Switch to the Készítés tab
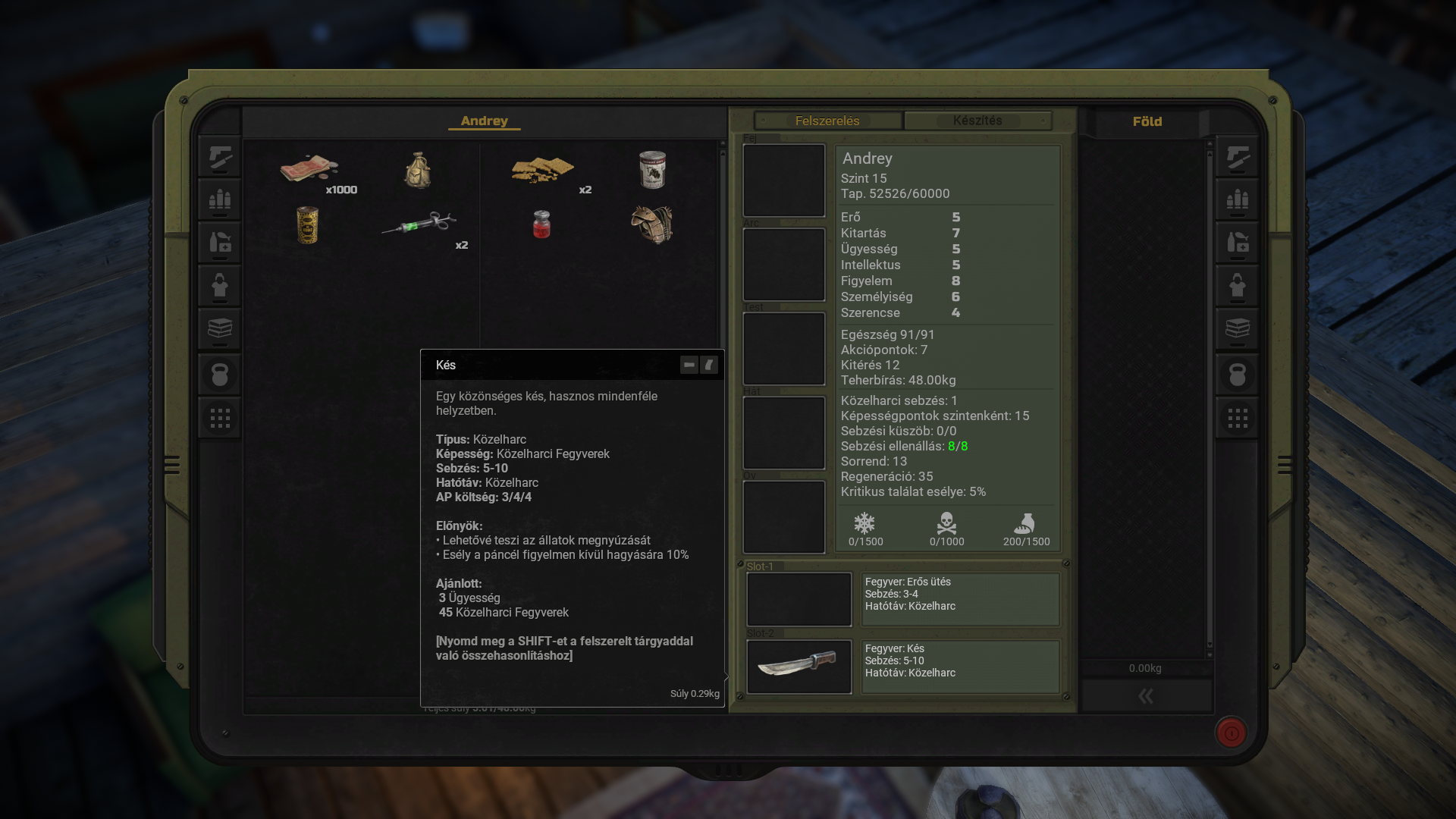 click(x=977, y=121)
